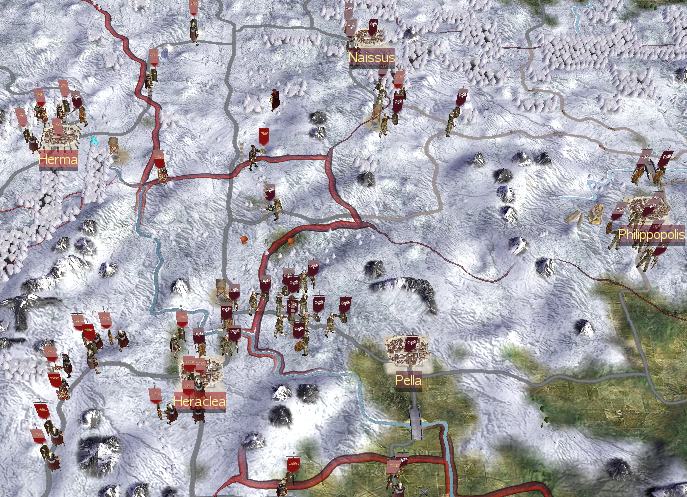The width and height of the screenshot is (687, 497).
Task: Select the Pella settlement label
Action: click(x=408, y=380)
